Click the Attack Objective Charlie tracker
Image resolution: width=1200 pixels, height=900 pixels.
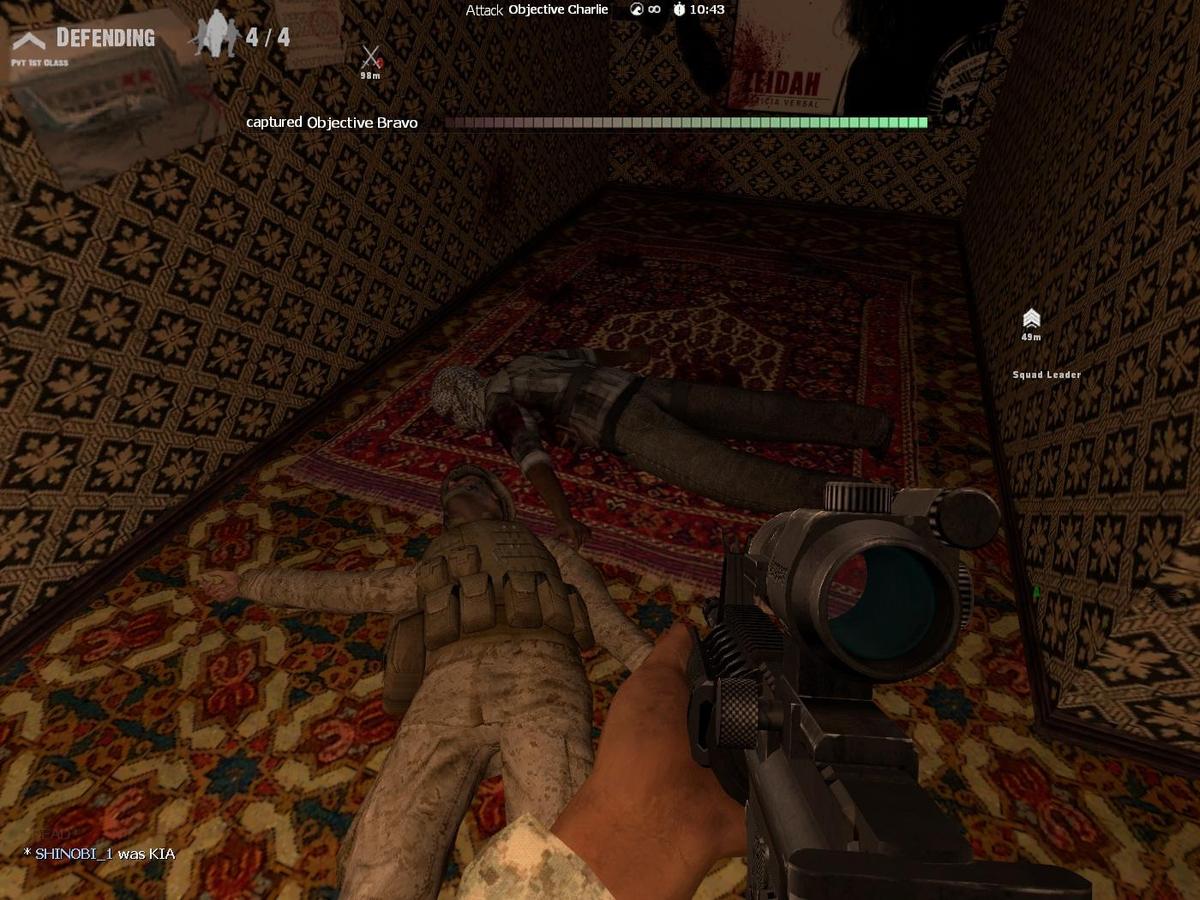coord(537,10)
